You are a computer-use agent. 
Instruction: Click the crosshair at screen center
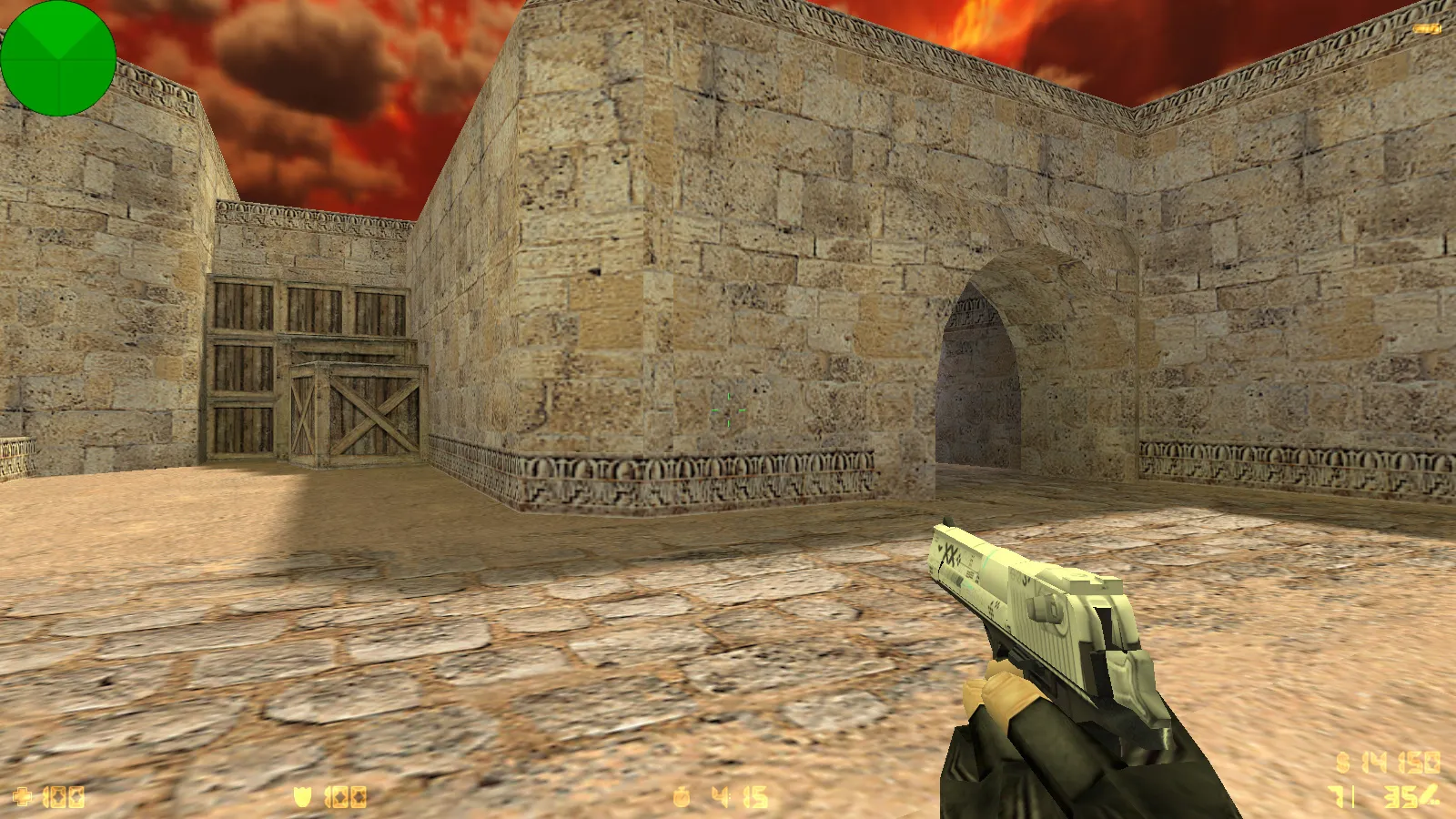coord(728,409)
